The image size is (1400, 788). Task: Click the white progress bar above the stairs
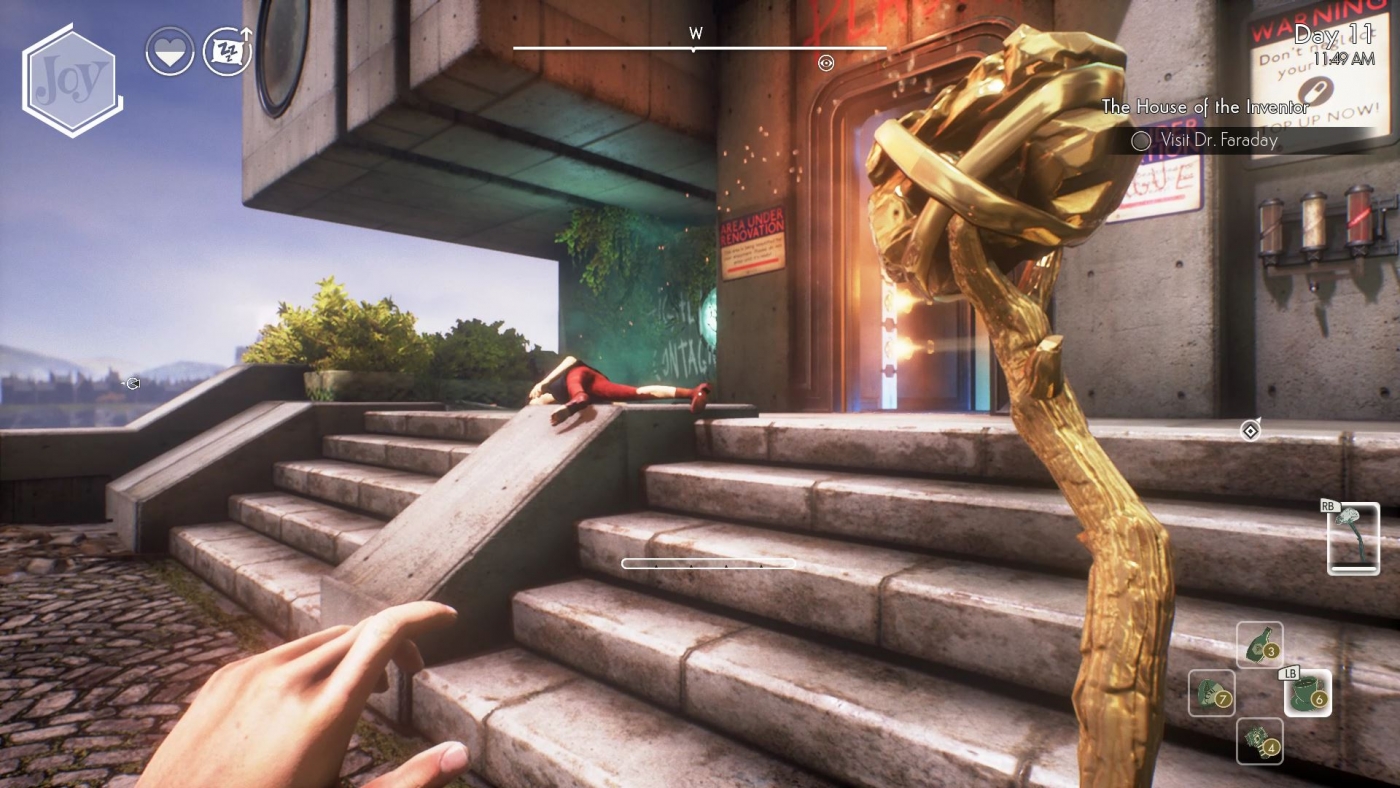tap(709, 563)
